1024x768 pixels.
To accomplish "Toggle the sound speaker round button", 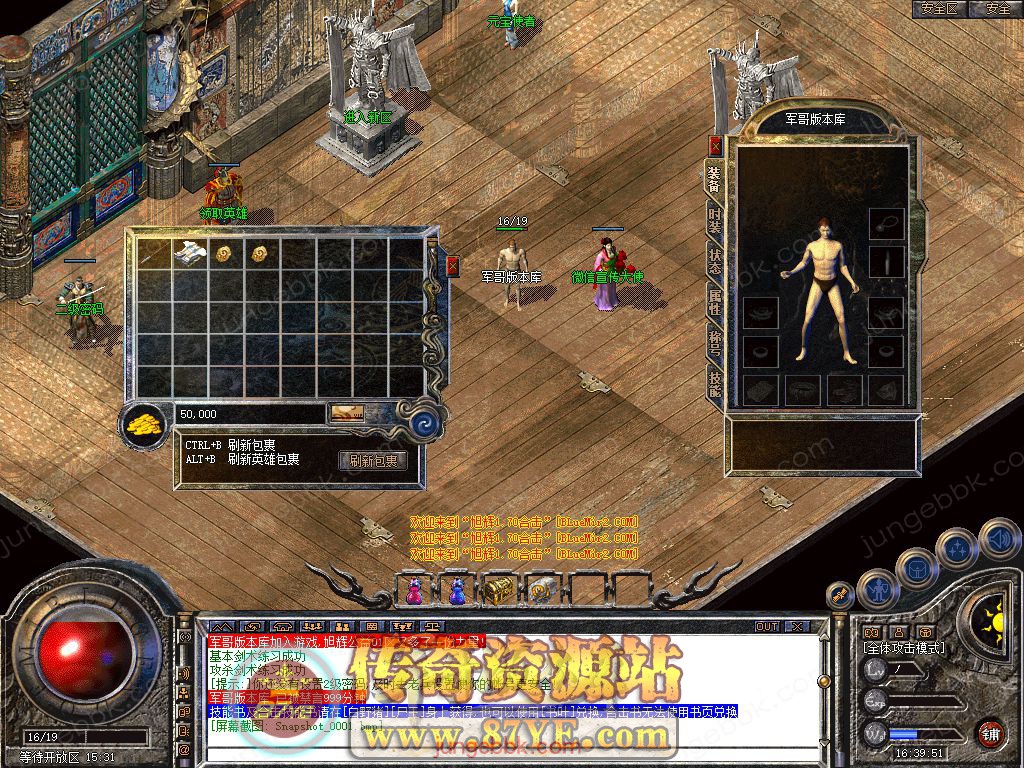I will (x=998, y=540).
